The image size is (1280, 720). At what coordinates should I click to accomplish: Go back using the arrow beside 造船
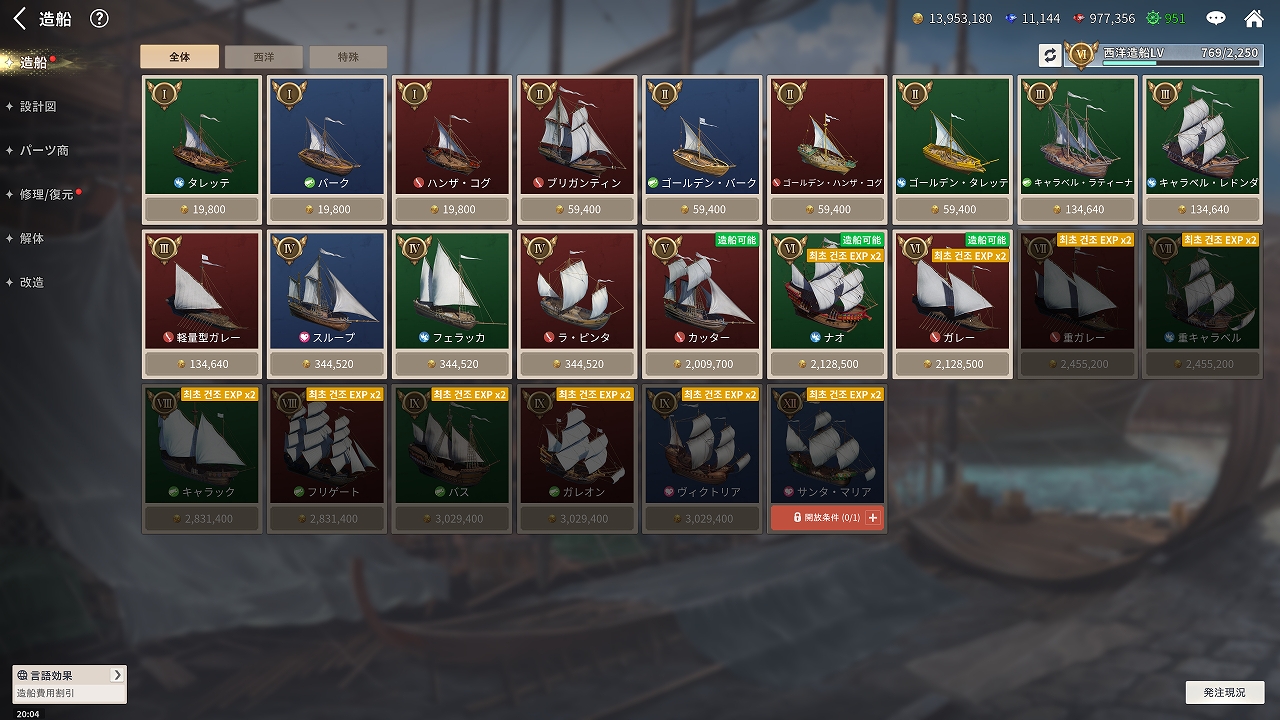pos(19,18)
